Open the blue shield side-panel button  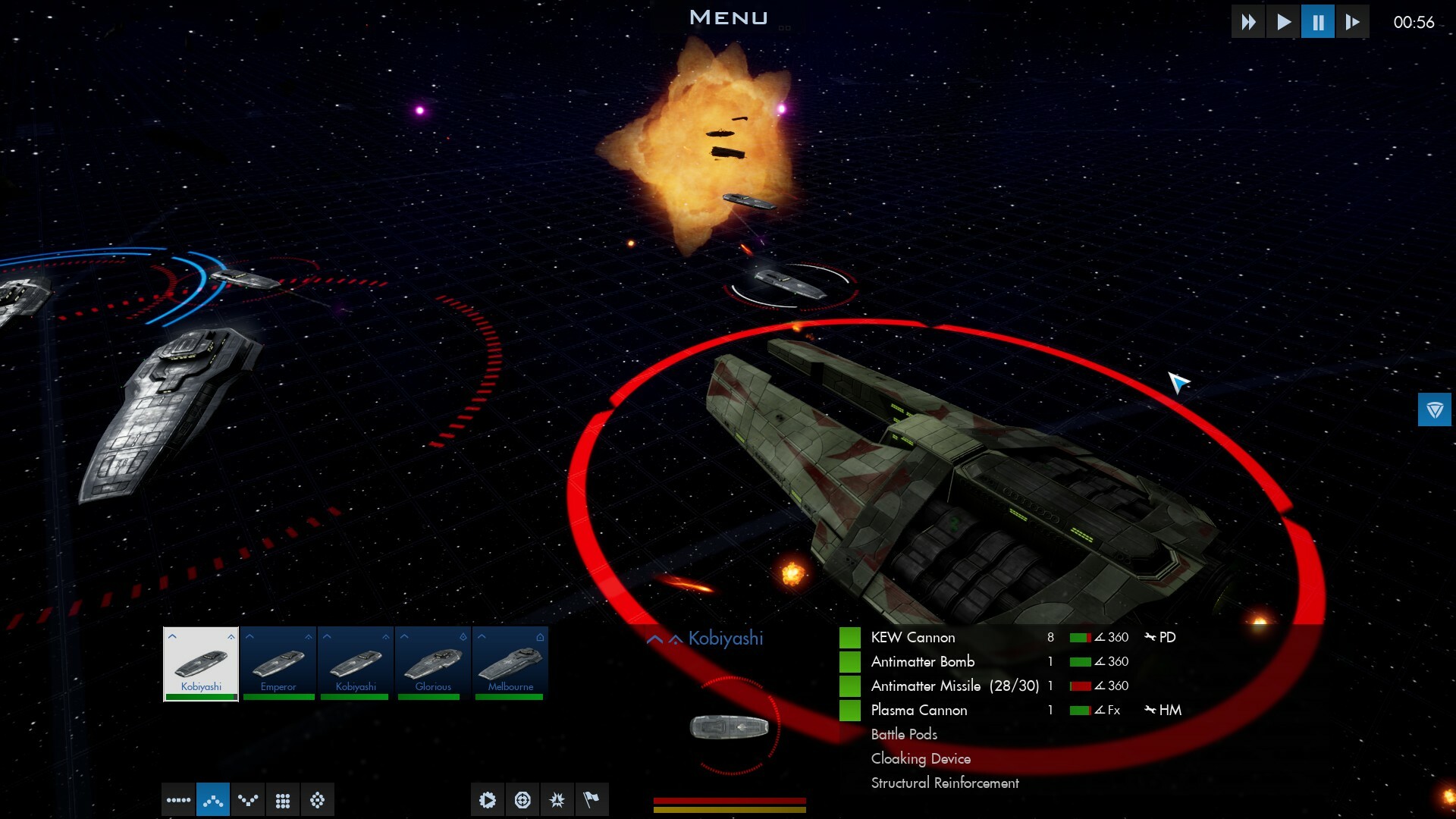(1434, 410)
